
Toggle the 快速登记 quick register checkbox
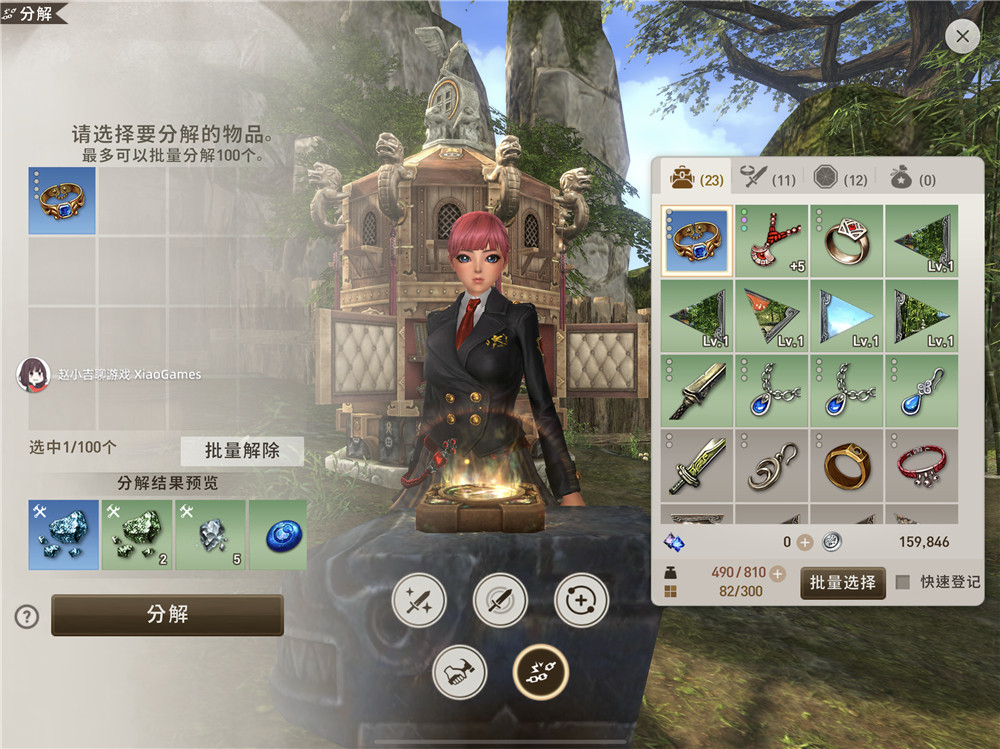click(x=903, y=582)
